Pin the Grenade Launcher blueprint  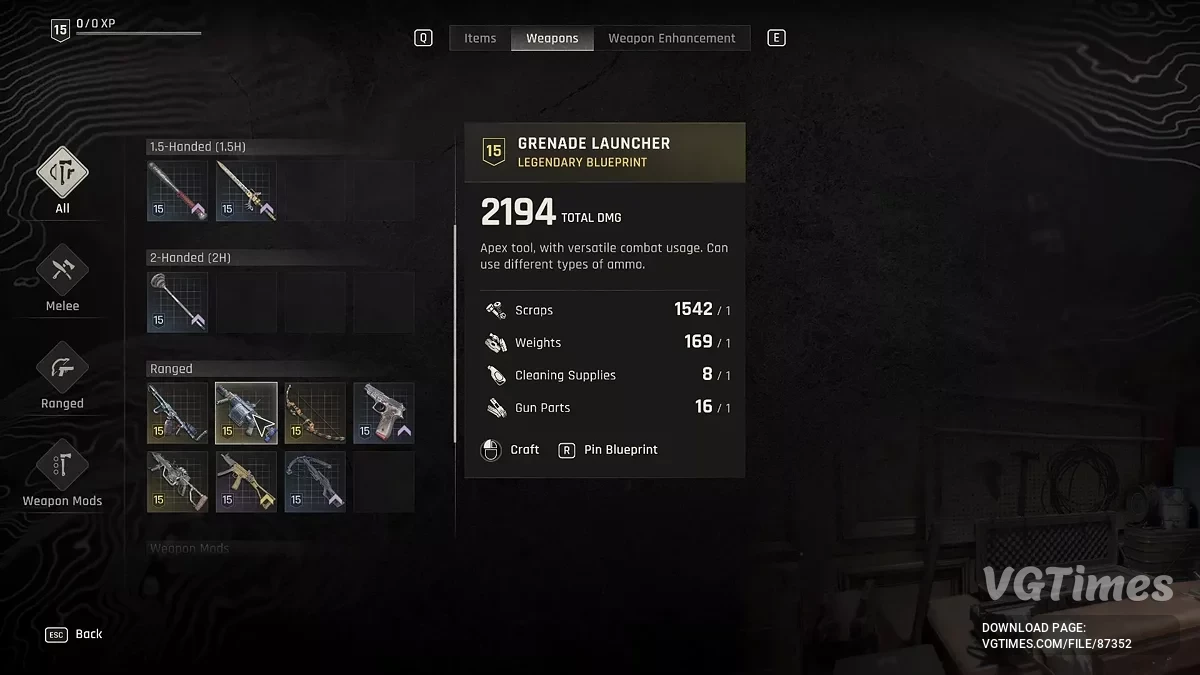tap(610, 450)
